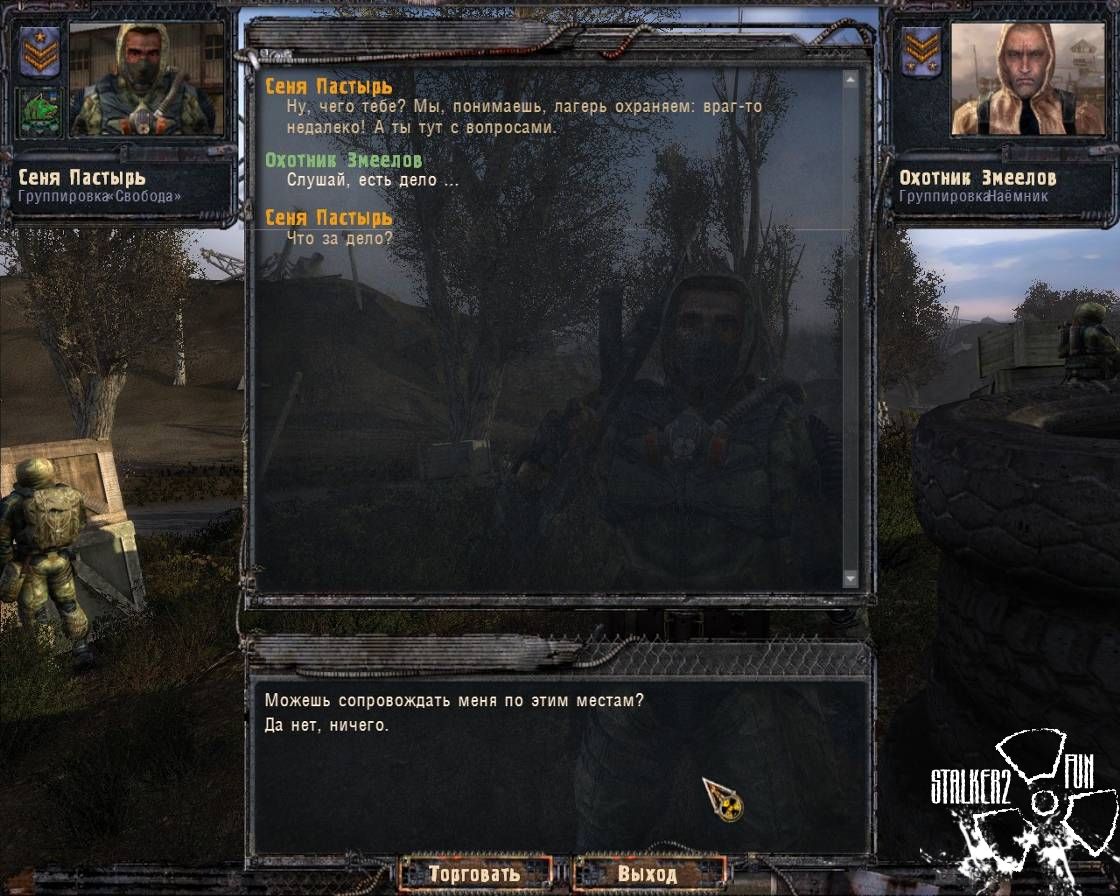Leave the conversation with Выход
1120x896 pixels.
click(x=647, y=873)
